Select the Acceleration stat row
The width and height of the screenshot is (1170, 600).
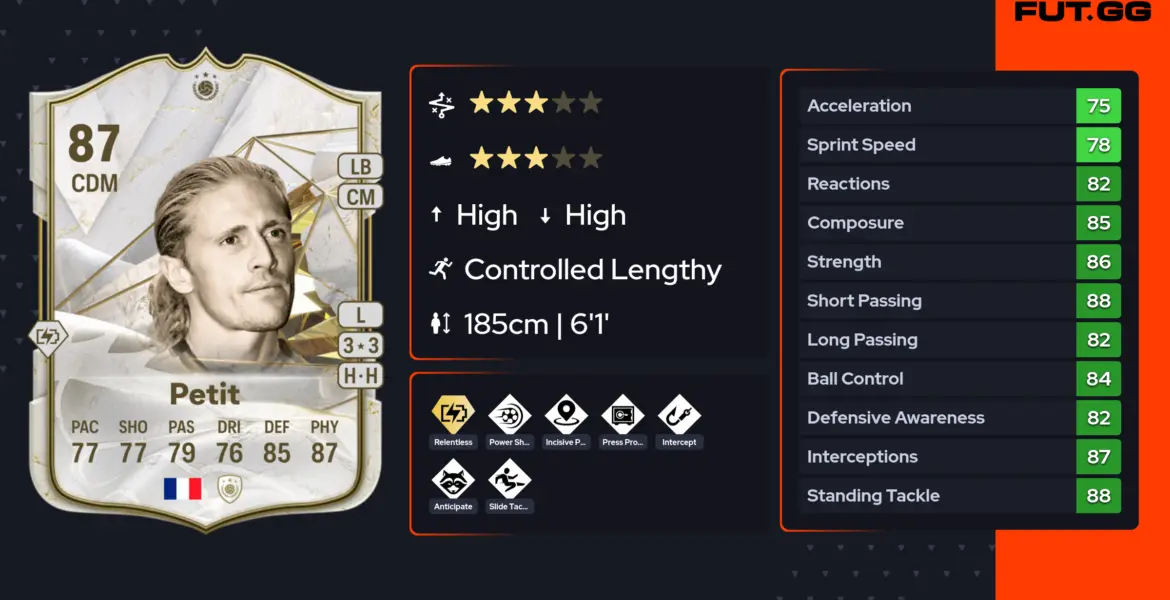pos(960,106)
